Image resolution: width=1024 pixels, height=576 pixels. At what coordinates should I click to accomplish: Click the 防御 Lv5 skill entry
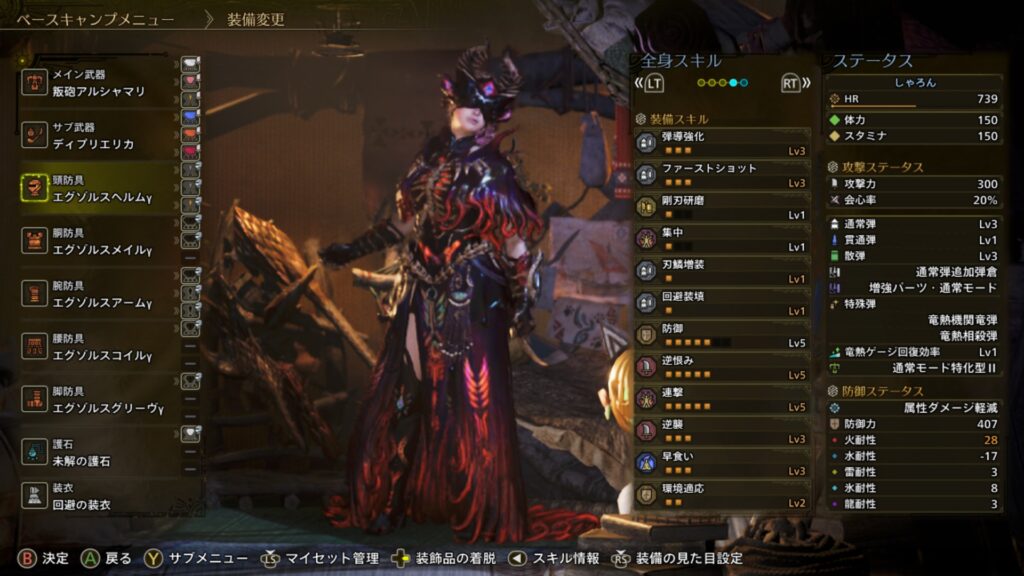click(722, 335)
